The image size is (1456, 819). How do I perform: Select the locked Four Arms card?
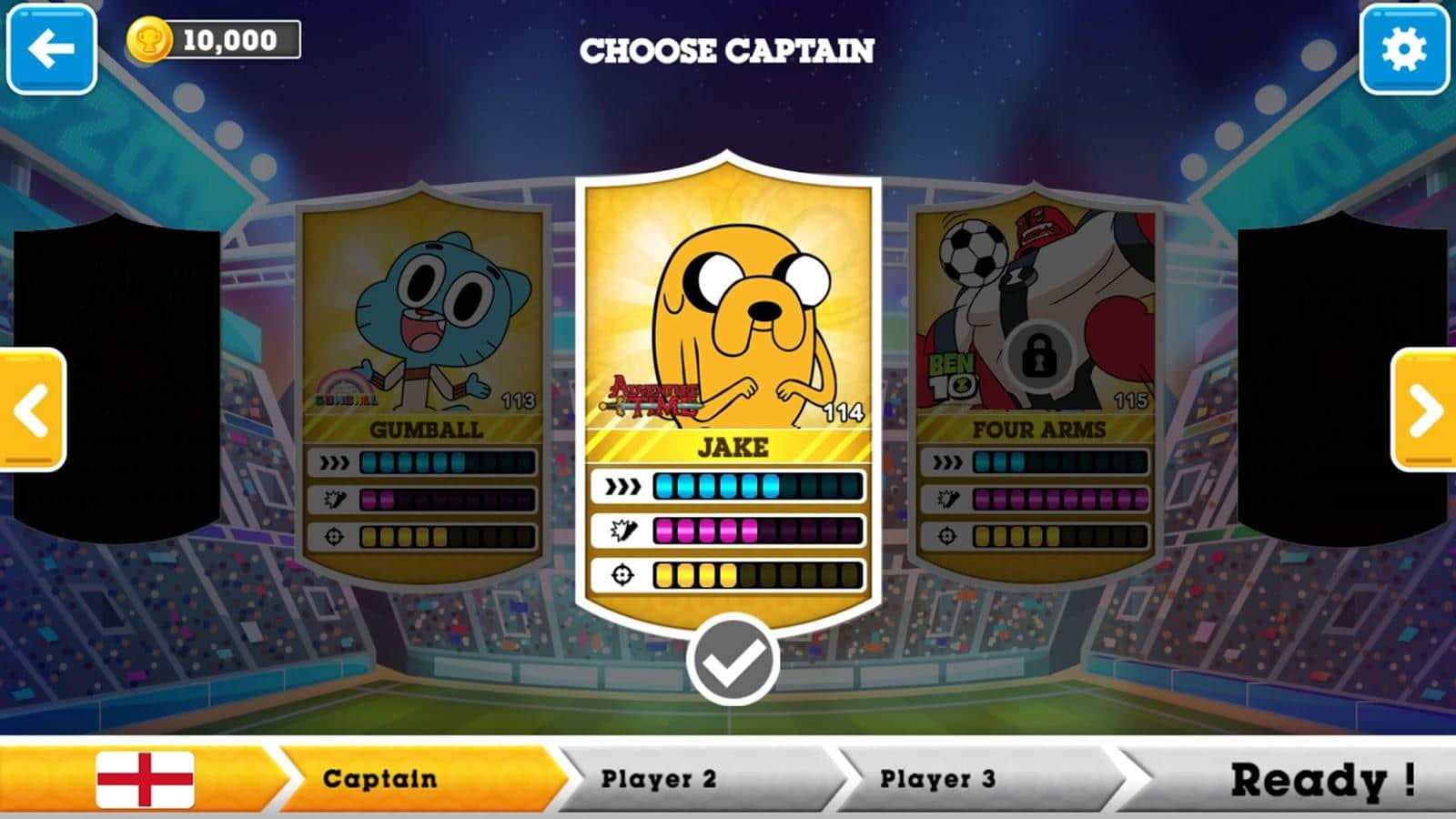pos(1036,382)
